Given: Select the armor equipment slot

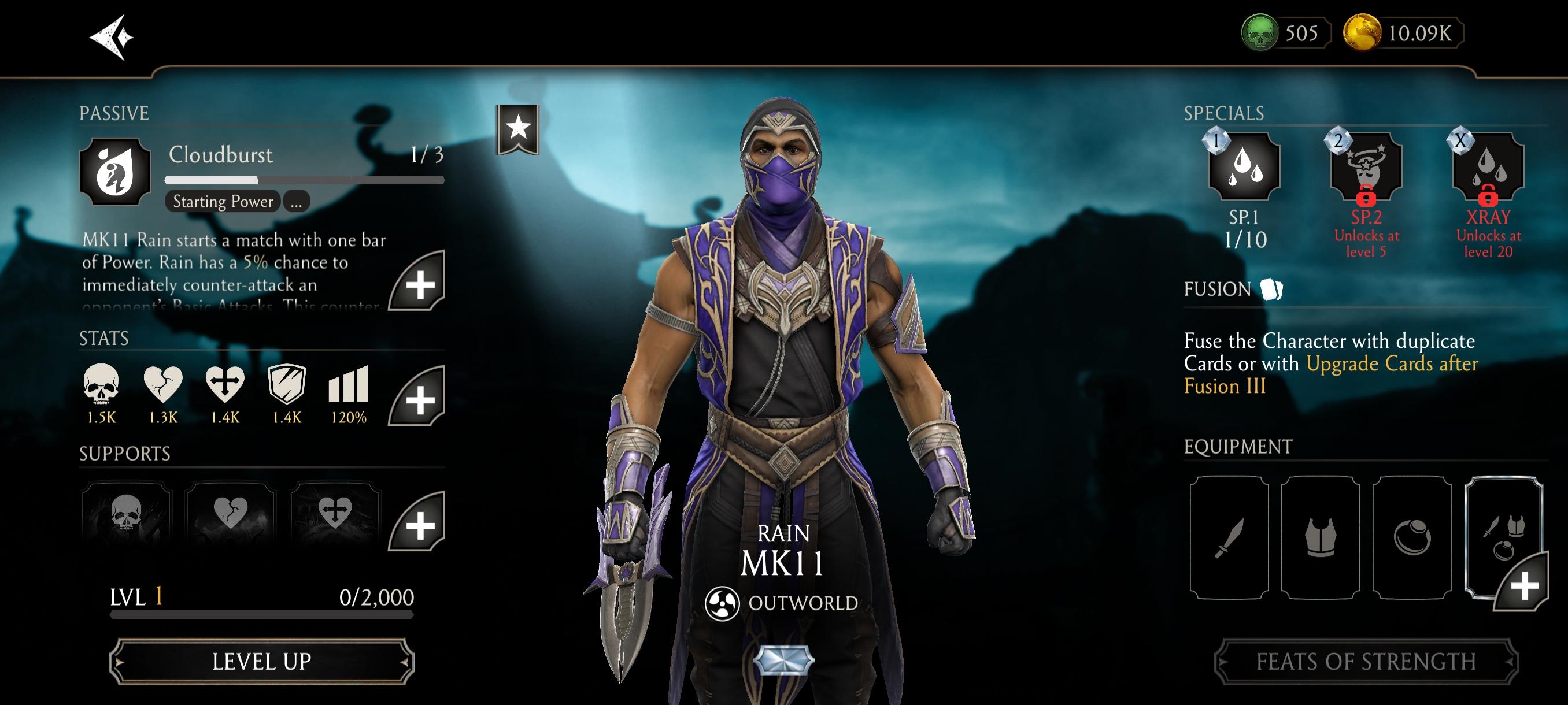Looking at the screenshot, I should 1321,537.
